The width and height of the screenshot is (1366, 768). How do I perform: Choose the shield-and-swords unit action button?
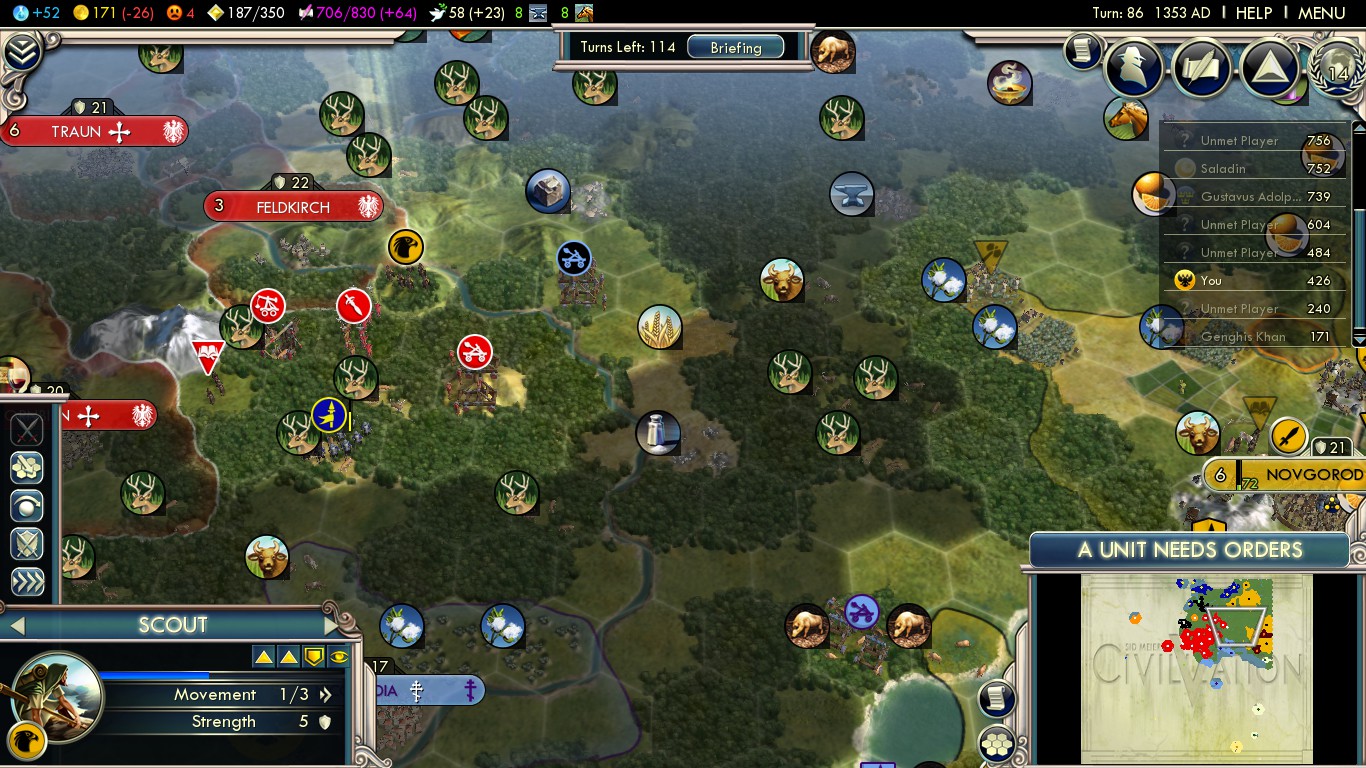(27, 544)
